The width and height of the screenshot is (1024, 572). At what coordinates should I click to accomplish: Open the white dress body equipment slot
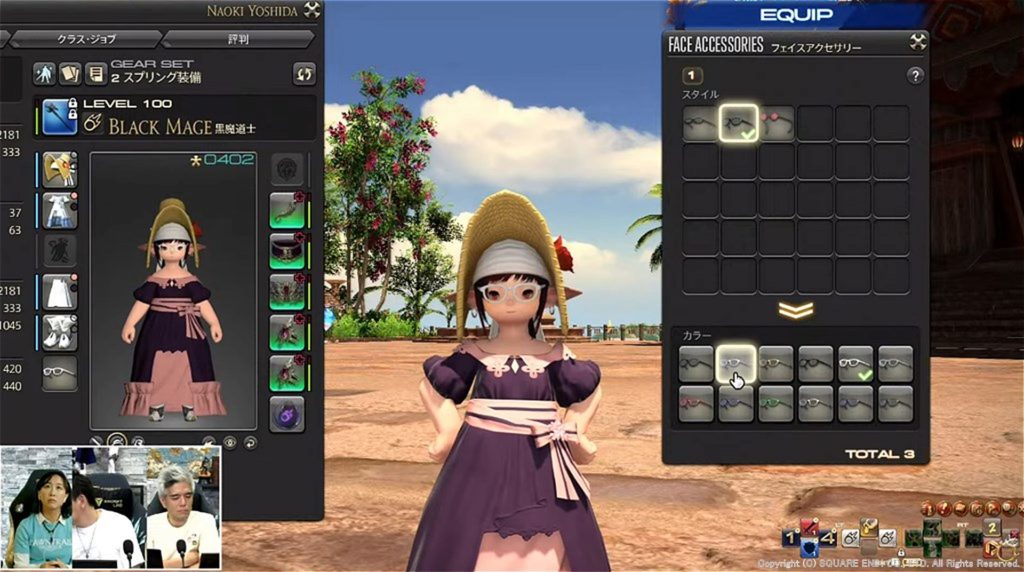[x=59, y=210]
